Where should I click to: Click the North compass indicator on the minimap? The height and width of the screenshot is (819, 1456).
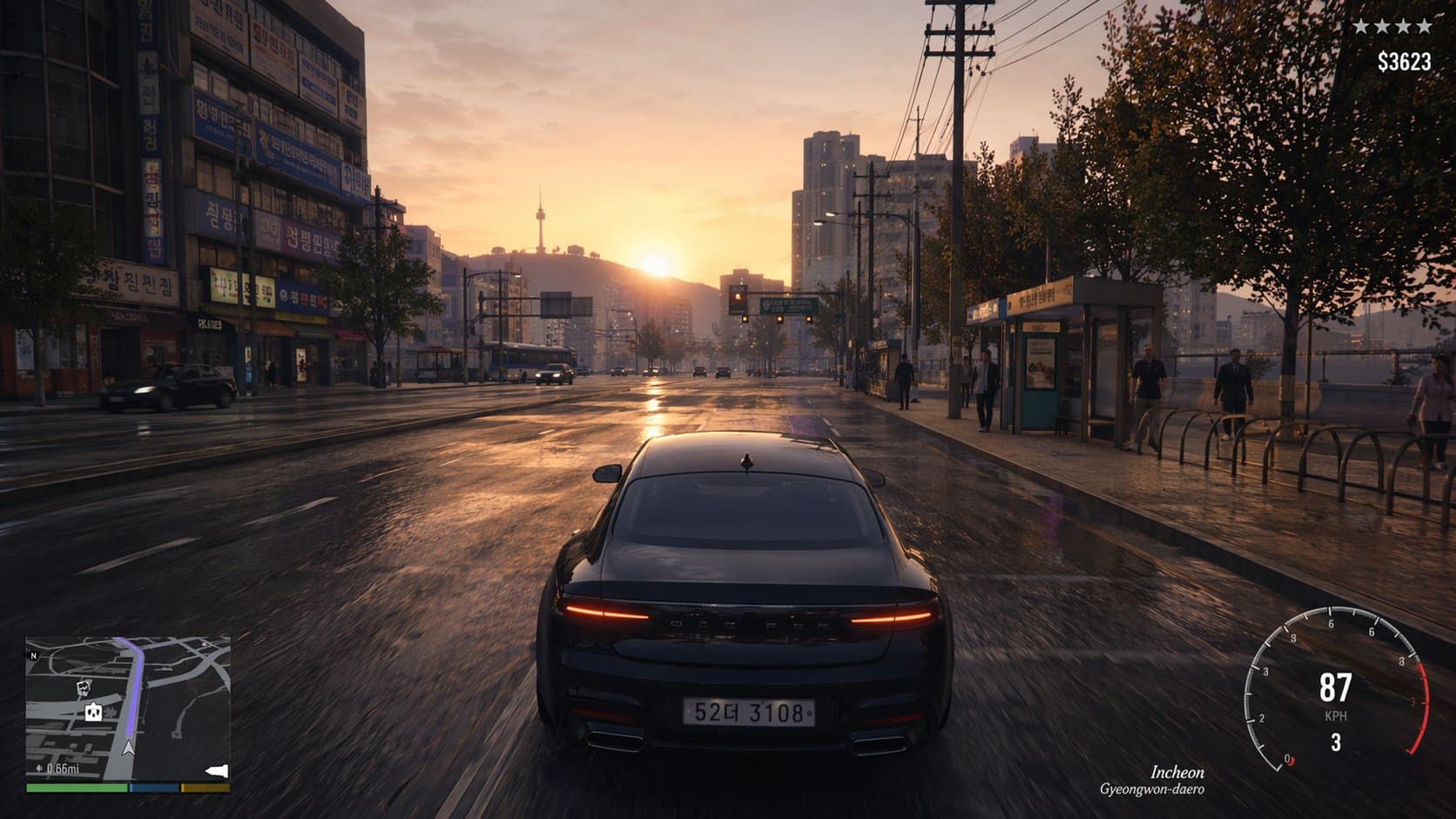click(x=33, y=655)
